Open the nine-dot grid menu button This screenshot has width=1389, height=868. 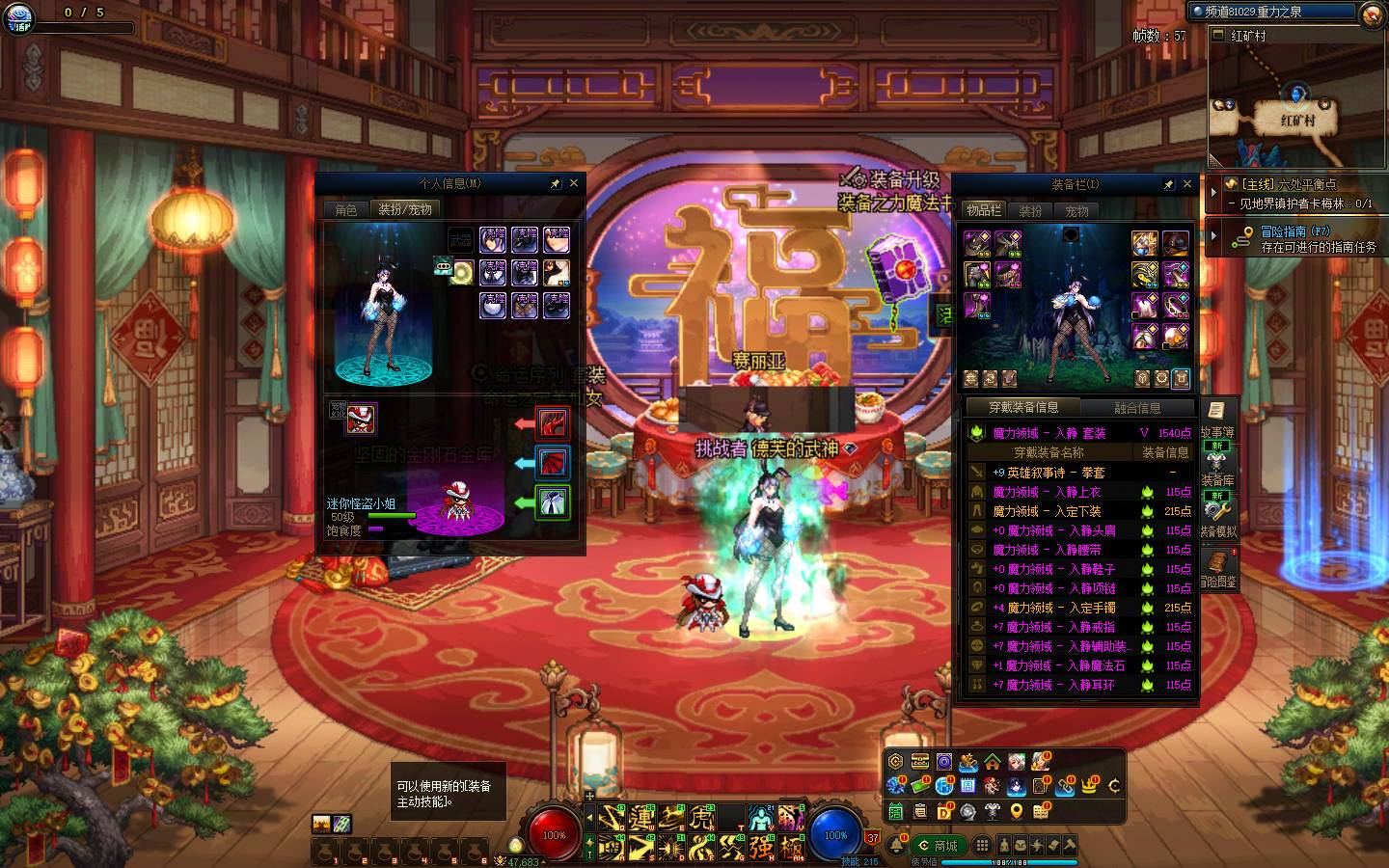click(x=982, y=846)
